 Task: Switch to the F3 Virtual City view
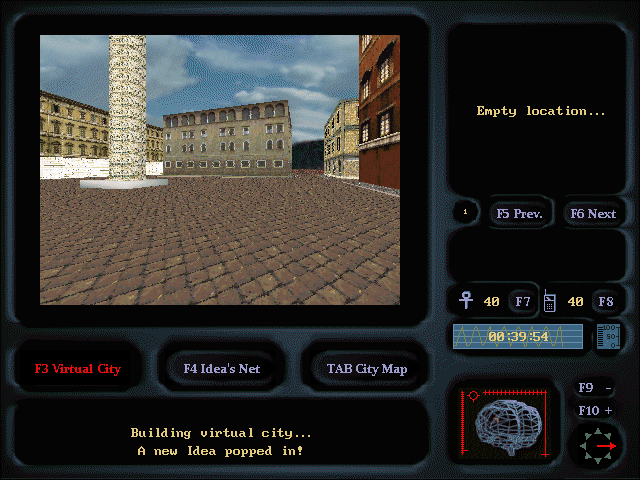pos(78,368)
